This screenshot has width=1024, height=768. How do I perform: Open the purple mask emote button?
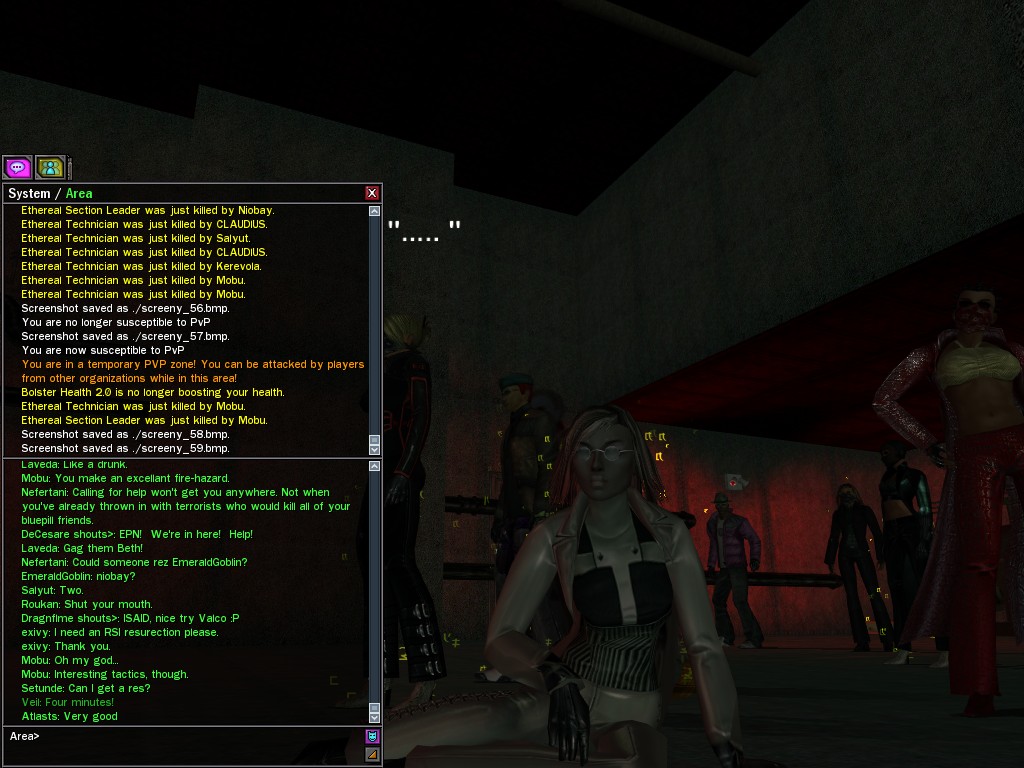coord(372,737)
